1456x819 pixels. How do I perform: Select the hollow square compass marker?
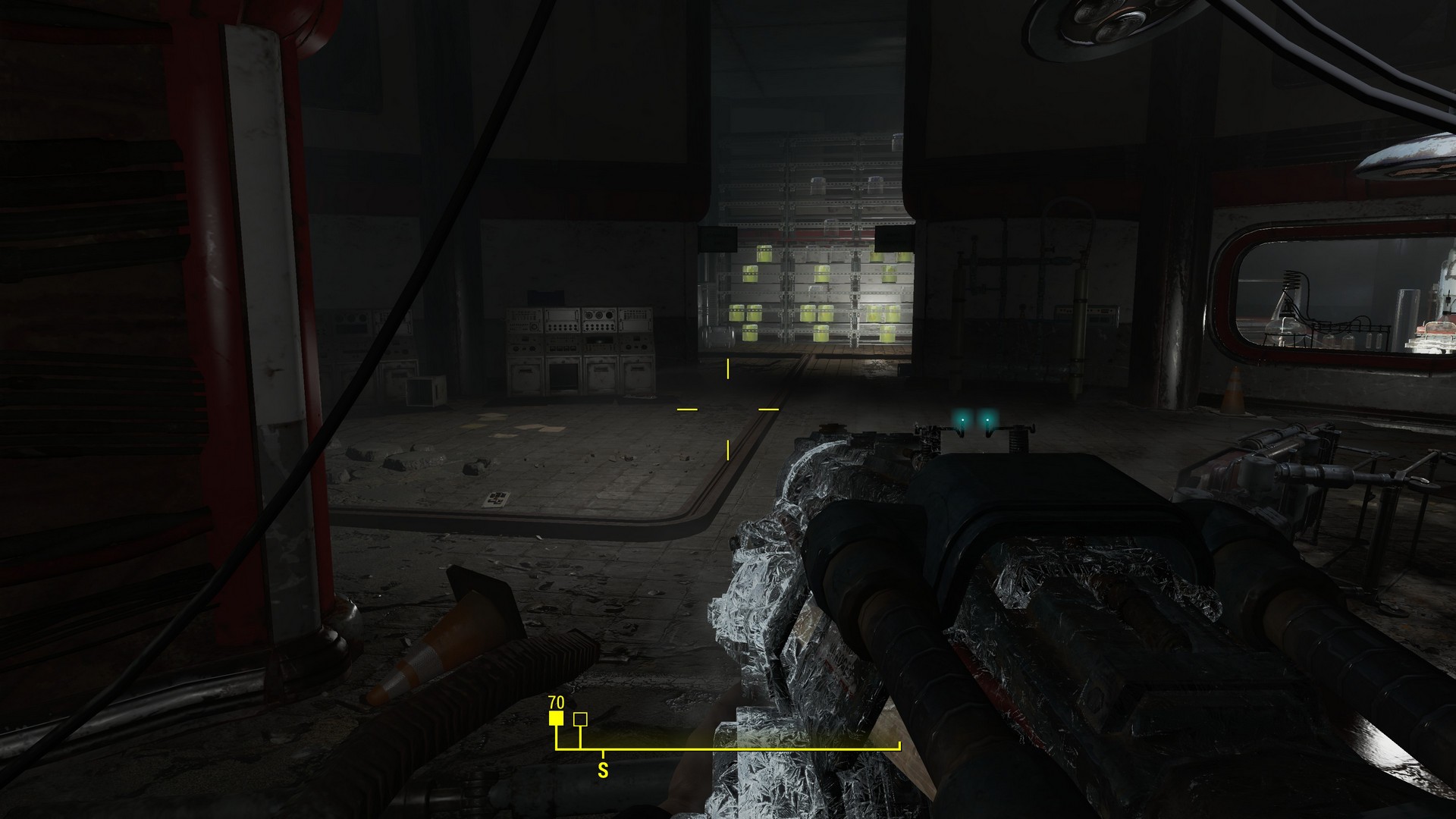pyautogui.click(x=580, y=719)
